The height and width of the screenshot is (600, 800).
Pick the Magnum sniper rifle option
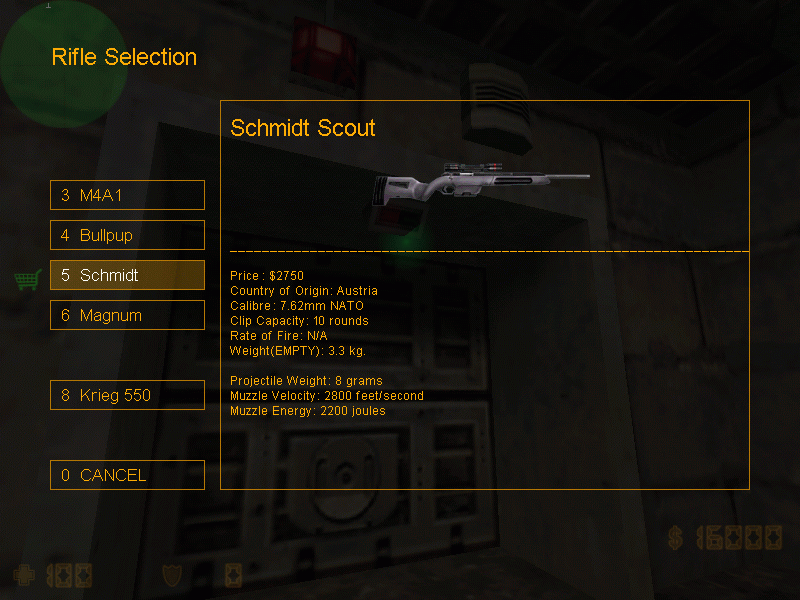(x=127, y=315)
